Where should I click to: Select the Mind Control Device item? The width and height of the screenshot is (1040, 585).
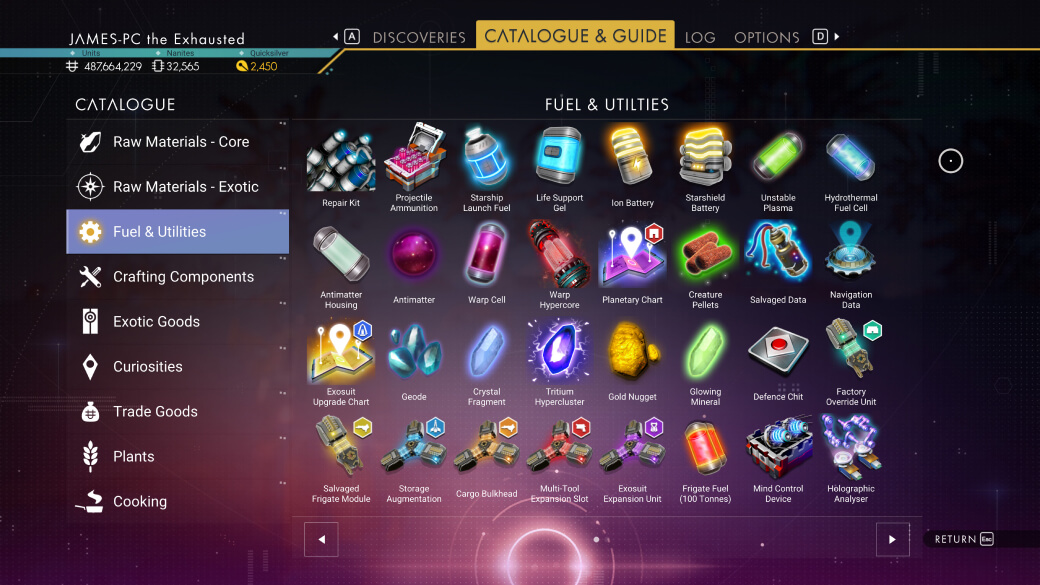pyautogui.click(x=778, y=455)
